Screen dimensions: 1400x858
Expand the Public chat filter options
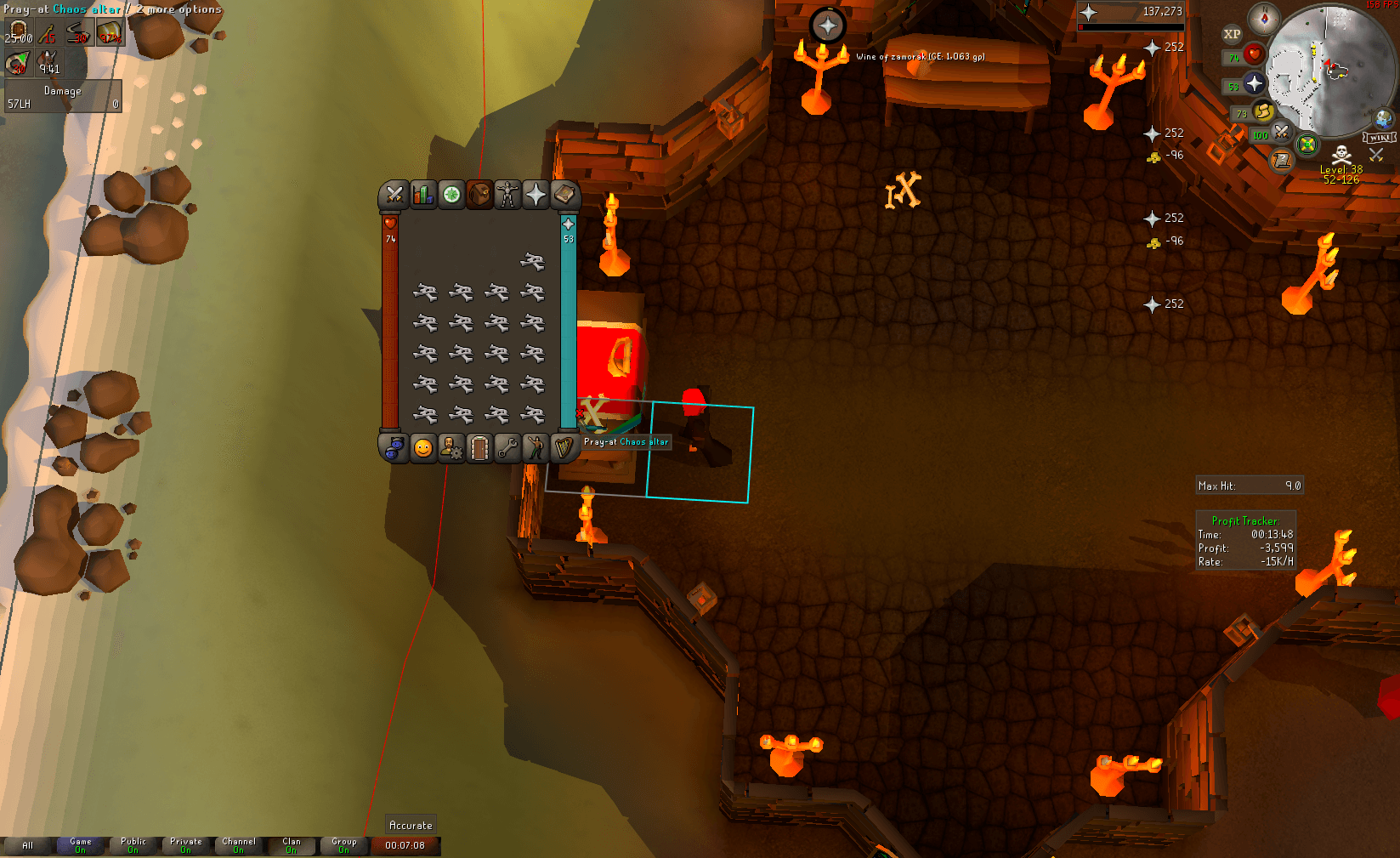[133, 843]
